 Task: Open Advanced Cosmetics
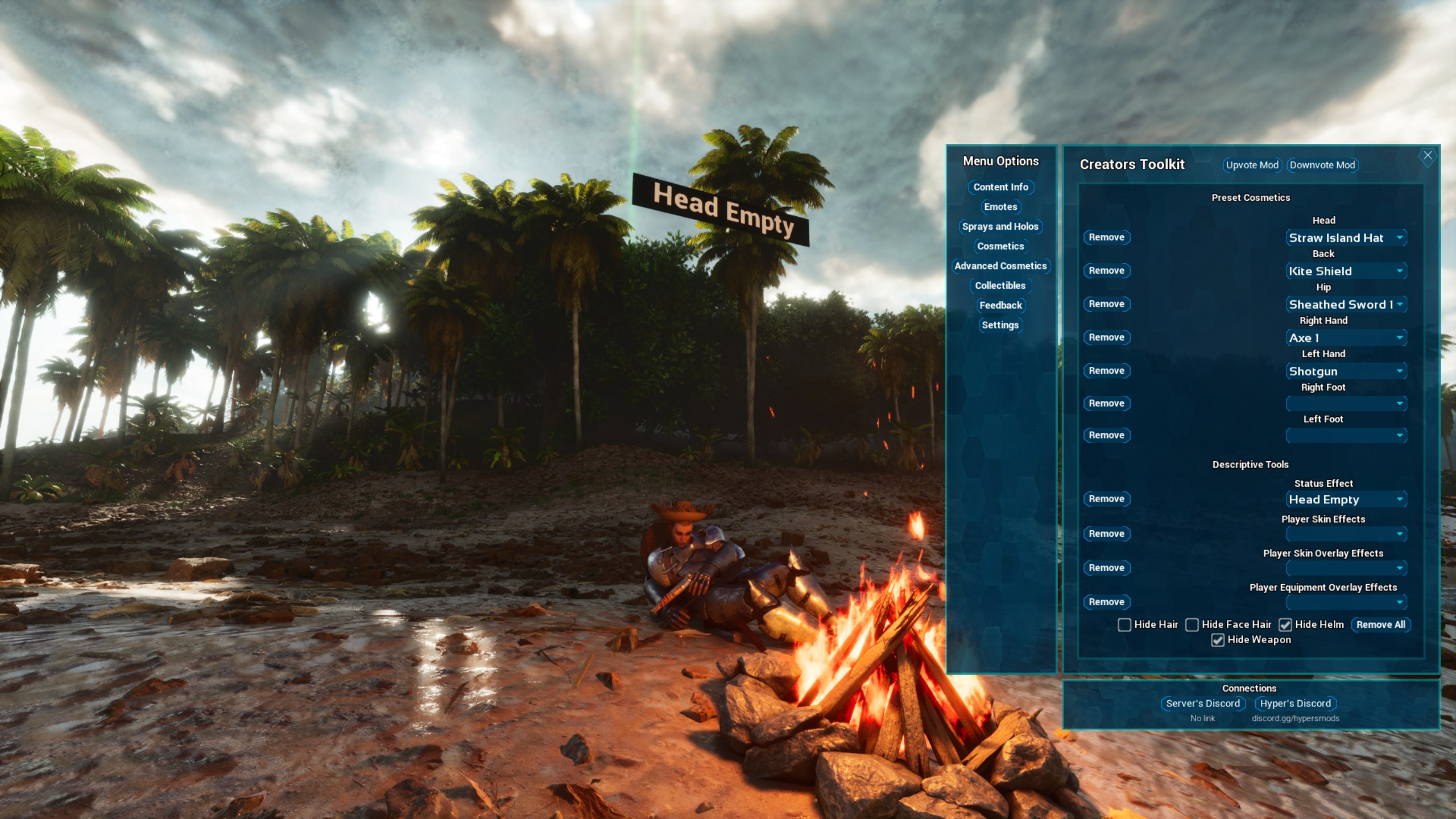coord(1000,266)
